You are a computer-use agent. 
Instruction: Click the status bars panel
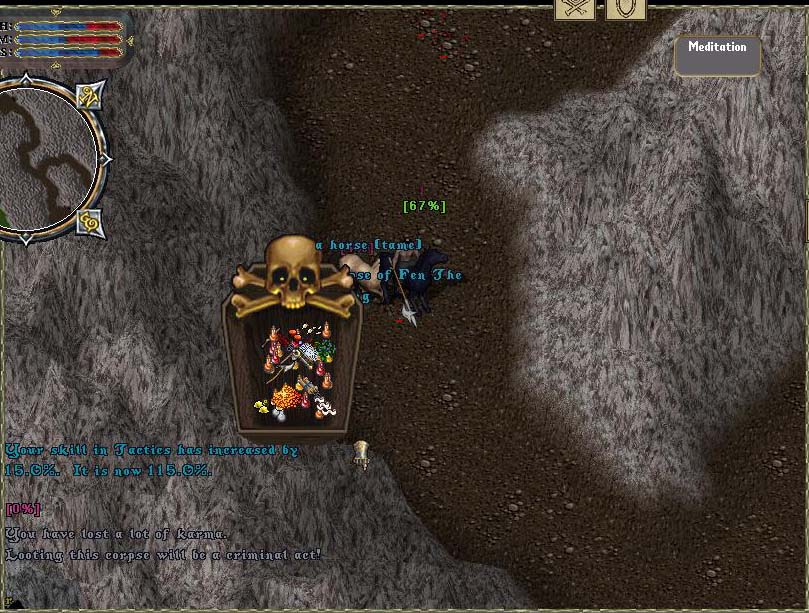tap(66, 38)
